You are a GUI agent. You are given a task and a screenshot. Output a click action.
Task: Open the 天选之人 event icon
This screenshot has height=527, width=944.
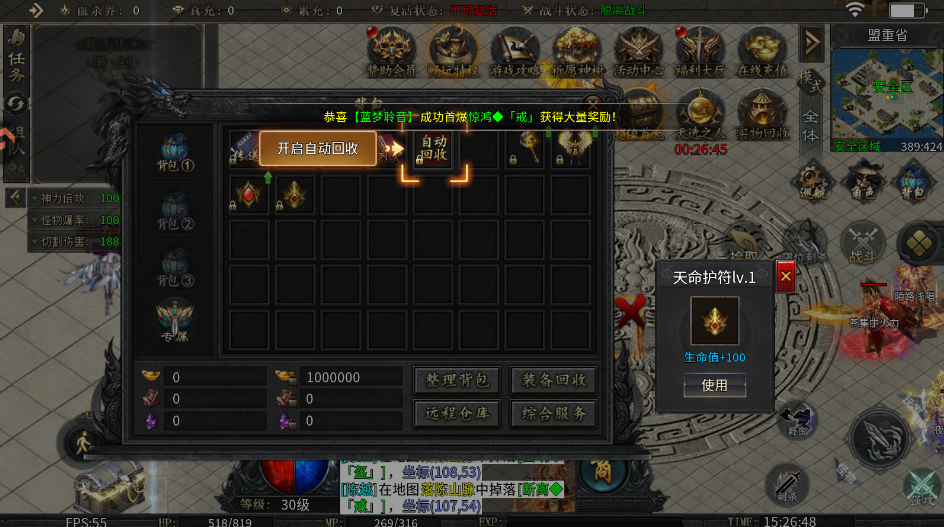tap(700, 115)
